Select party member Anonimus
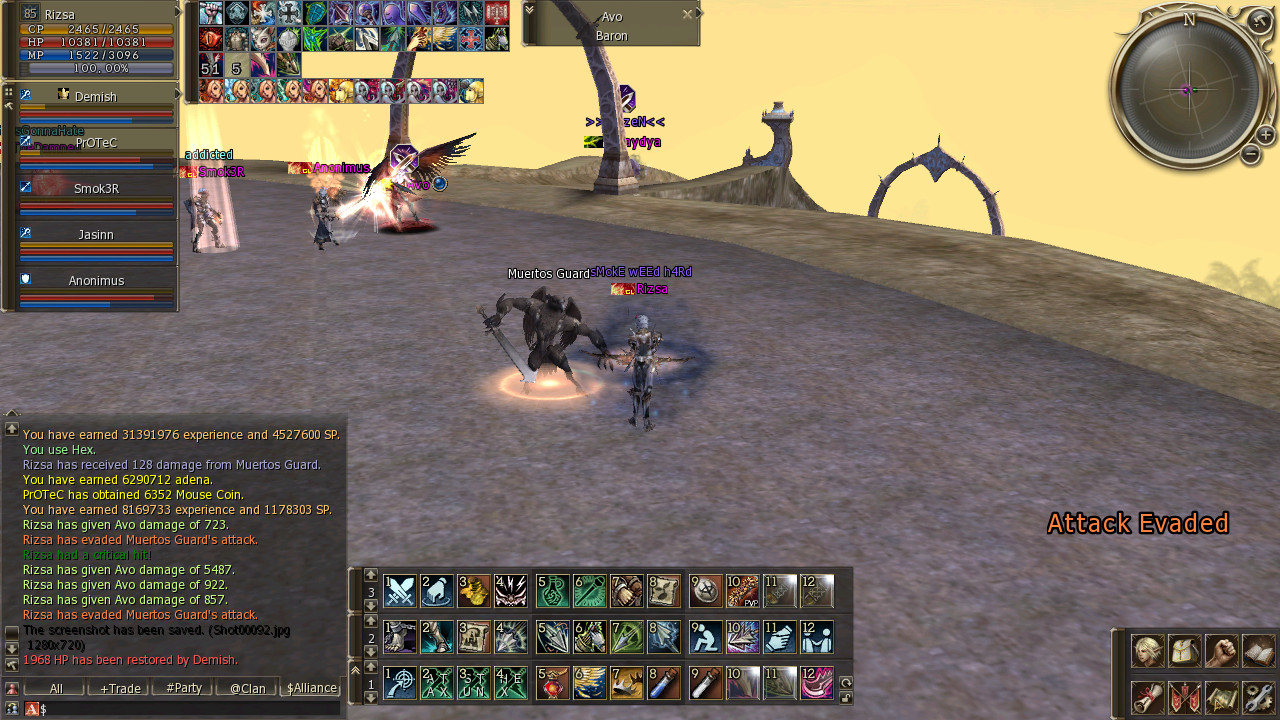 pyautogui.click(x=96, y=281)
